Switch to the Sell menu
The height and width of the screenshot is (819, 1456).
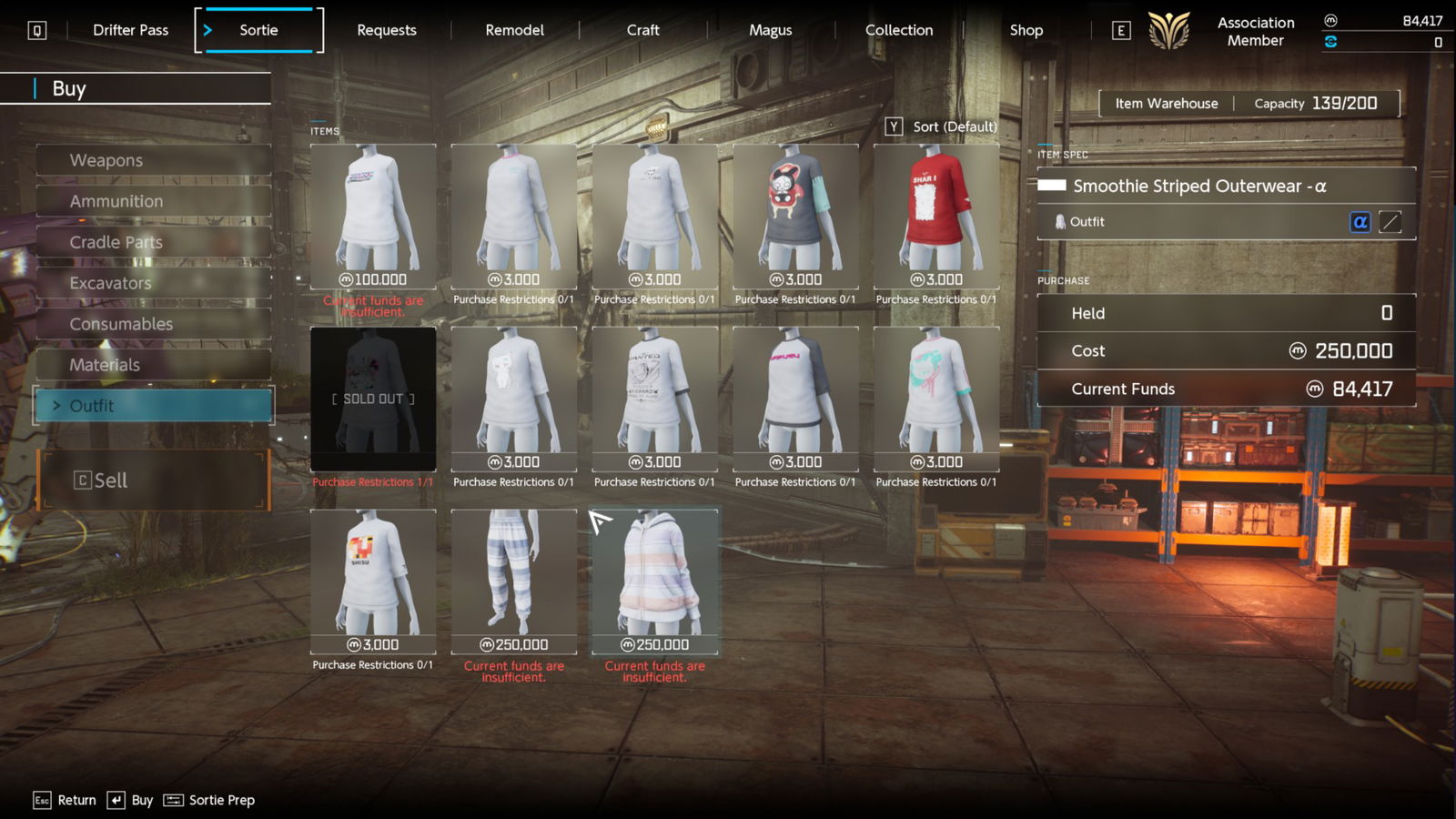tap(153, 480)
